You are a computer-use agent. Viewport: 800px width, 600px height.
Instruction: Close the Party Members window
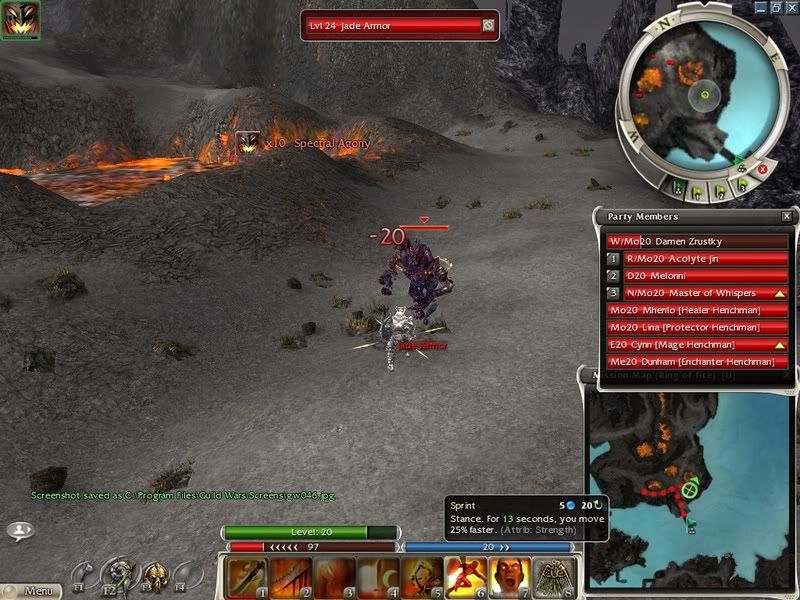pos(786,216)
